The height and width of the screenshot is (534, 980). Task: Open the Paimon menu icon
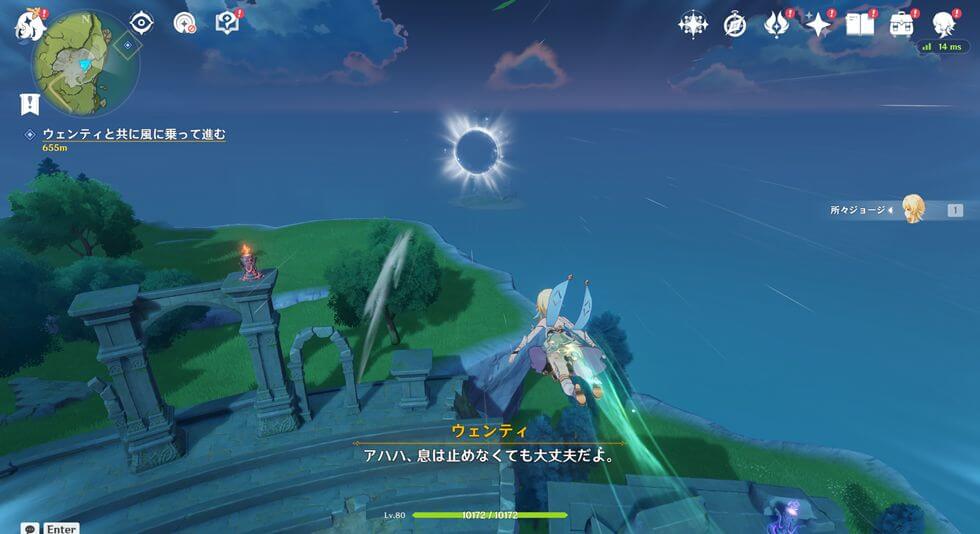(27, 25)
